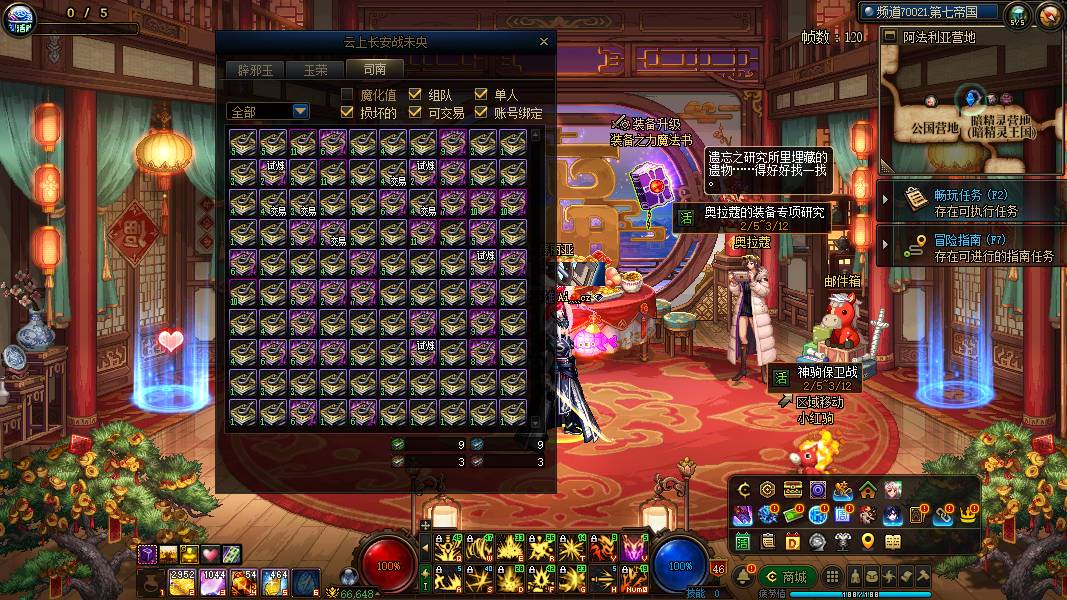Open the treasure chest icon in the menu panel
This screenshot has height=600, width=1067.
click(792, 489)
